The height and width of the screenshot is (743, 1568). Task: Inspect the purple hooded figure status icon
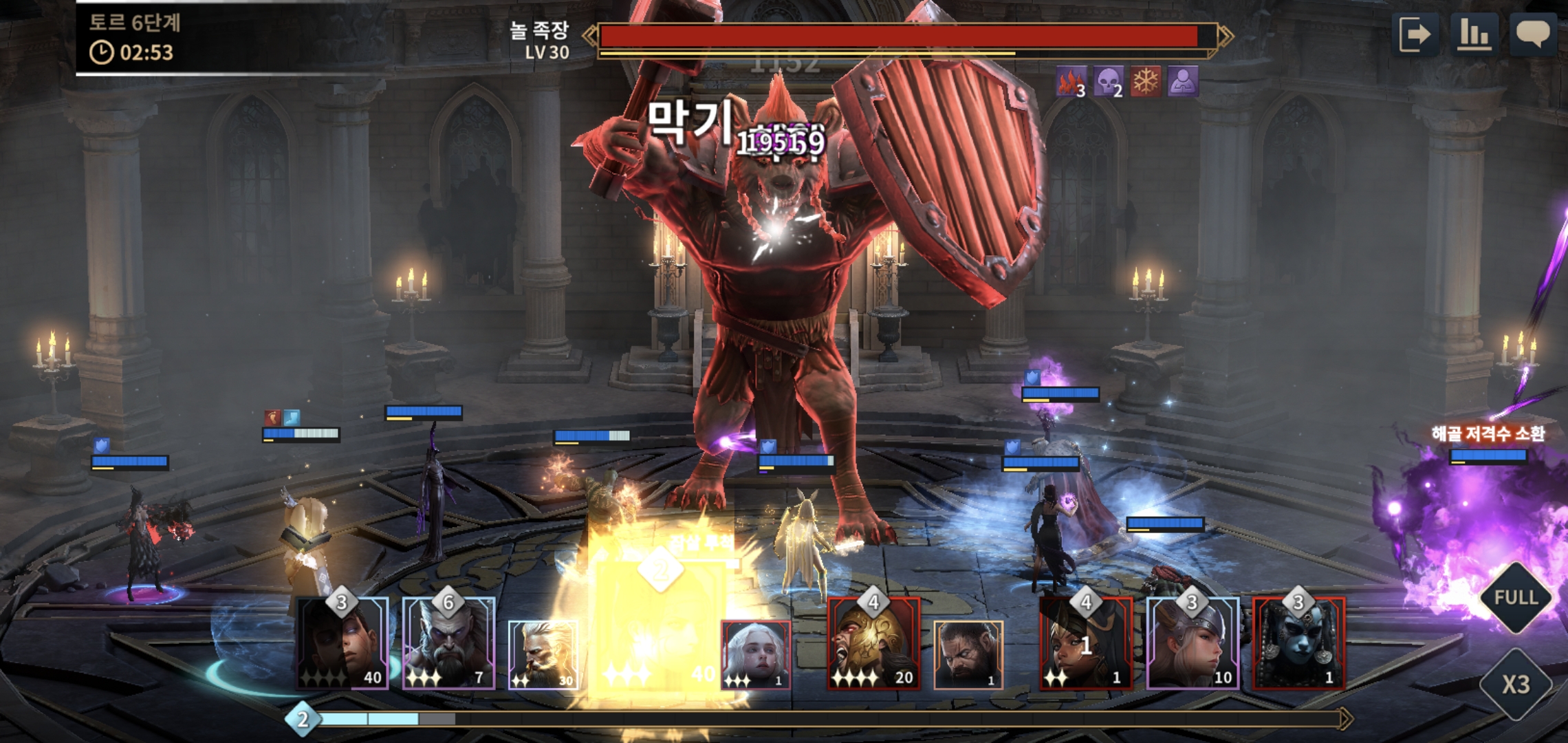tap(1183, 83)
